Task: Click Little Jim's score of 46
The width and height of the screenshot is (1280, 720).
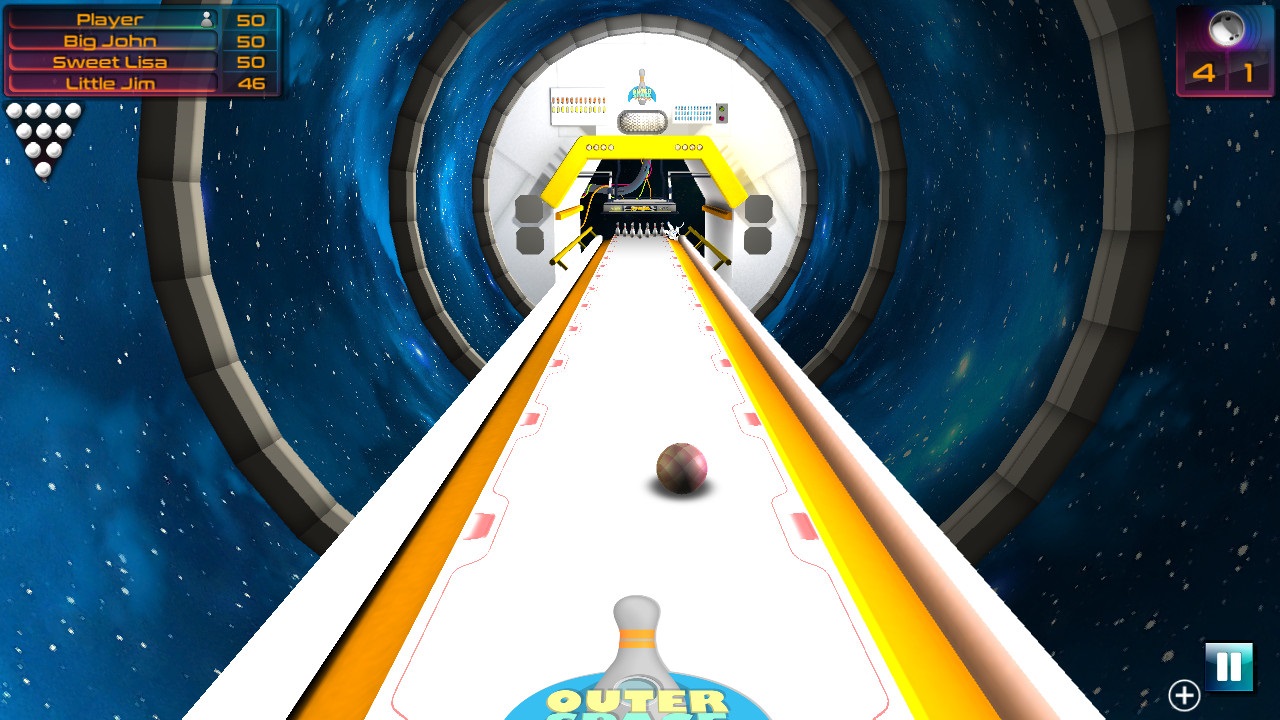Action: 250,83
